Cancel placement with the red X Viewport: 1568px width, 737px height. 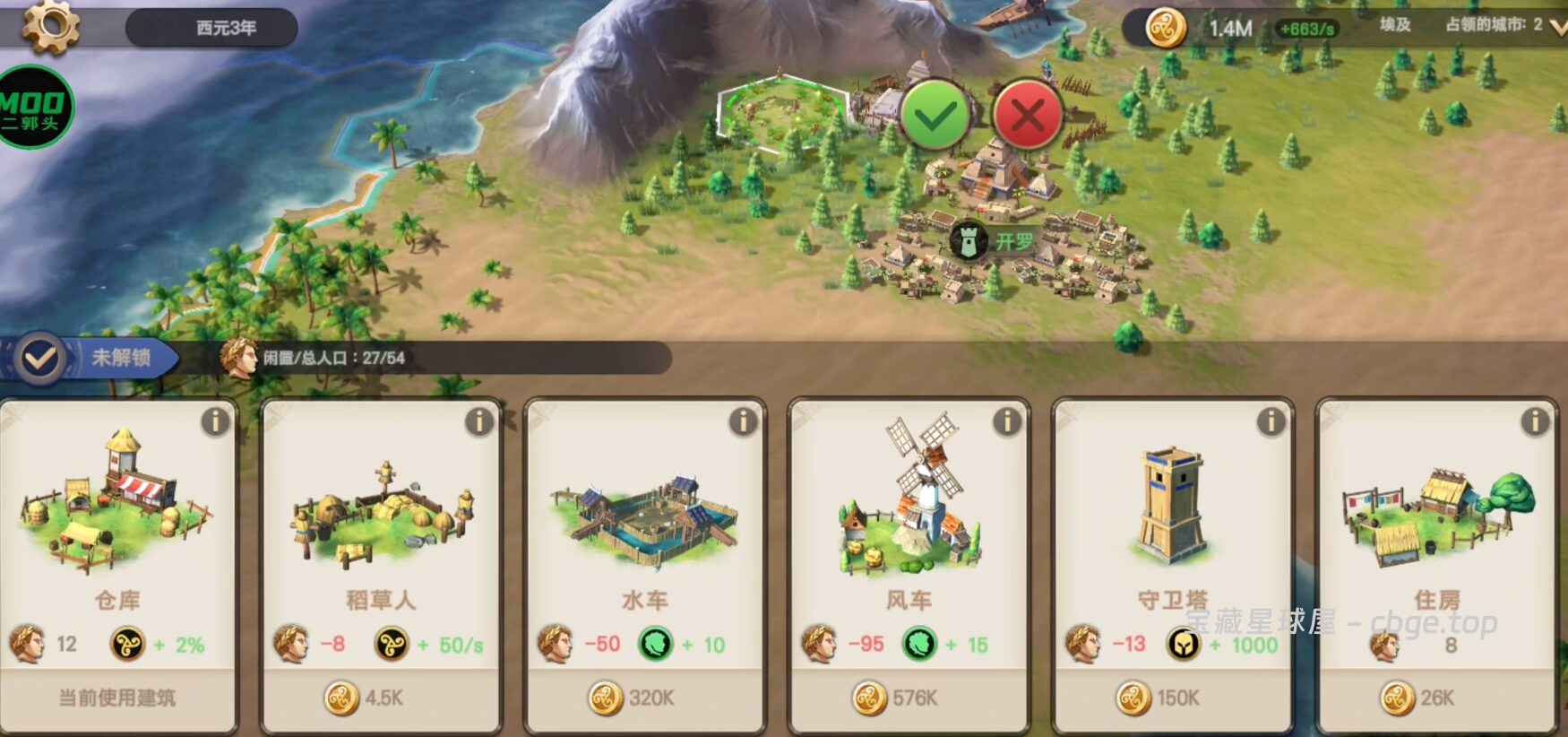[1028, 116]
